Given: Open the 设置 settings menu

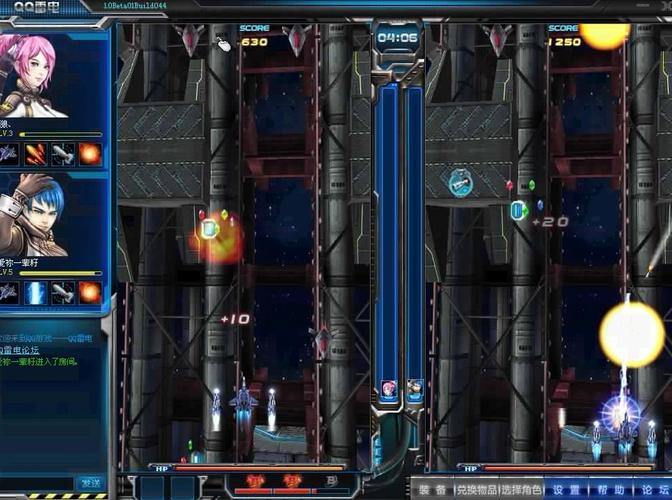Looking at the screenshot, I should 566,490.
